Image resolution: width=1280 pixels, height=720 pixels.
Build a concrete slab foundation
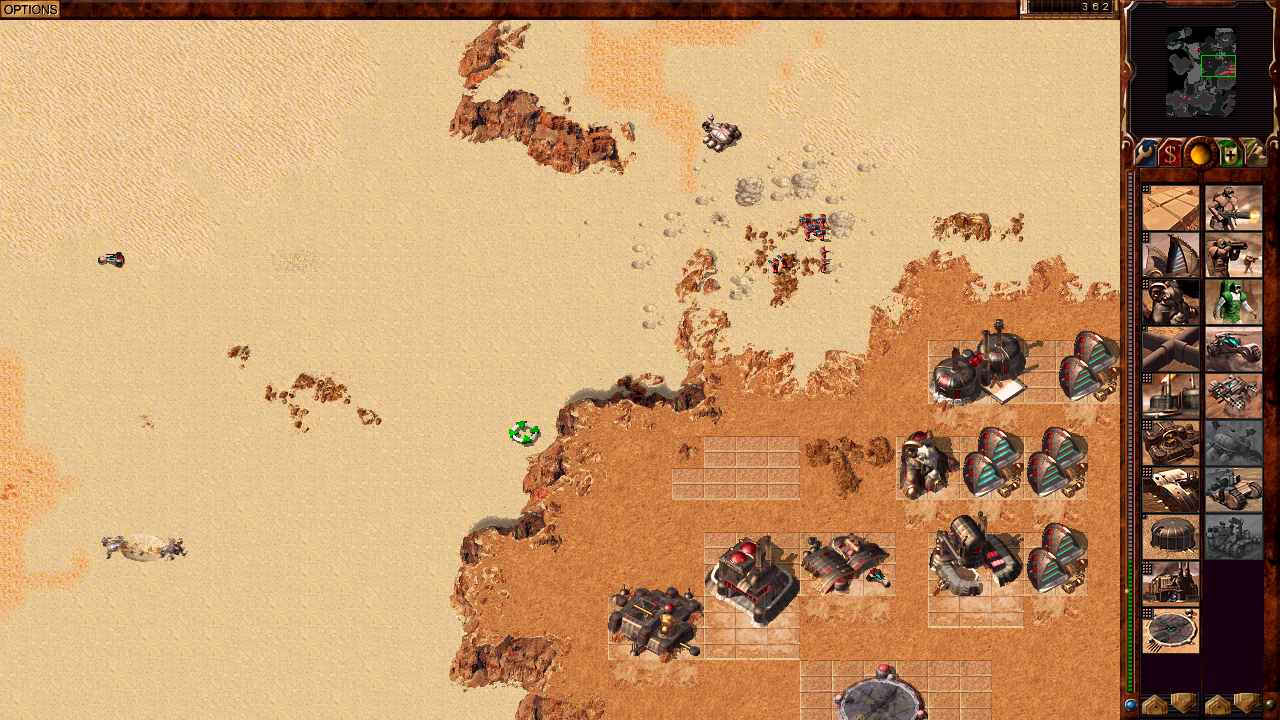coord(1171,208)
